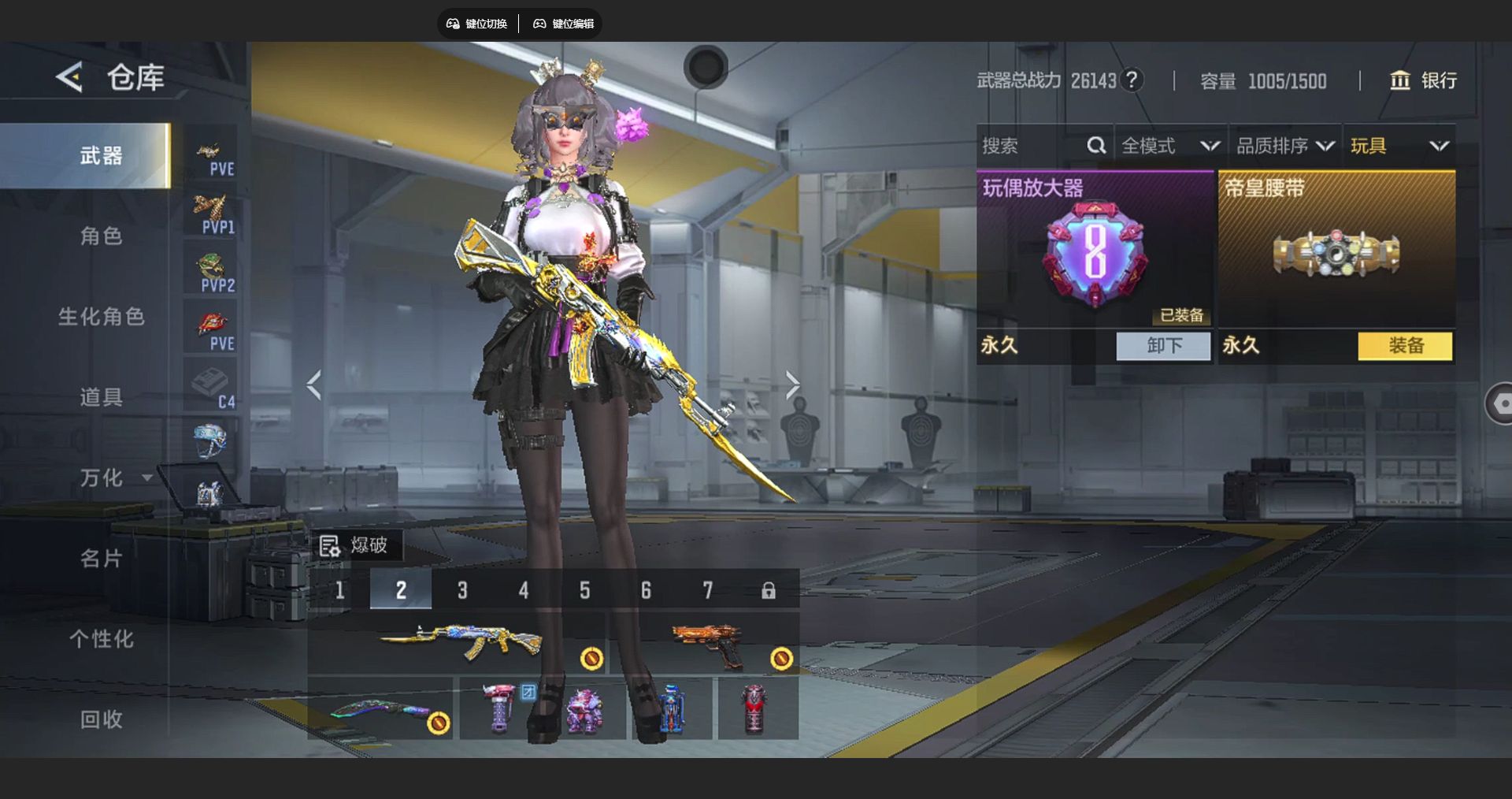Open the 银行 bank
This screenshot has width=1512, height=799.
click(x=1423, y=80)
